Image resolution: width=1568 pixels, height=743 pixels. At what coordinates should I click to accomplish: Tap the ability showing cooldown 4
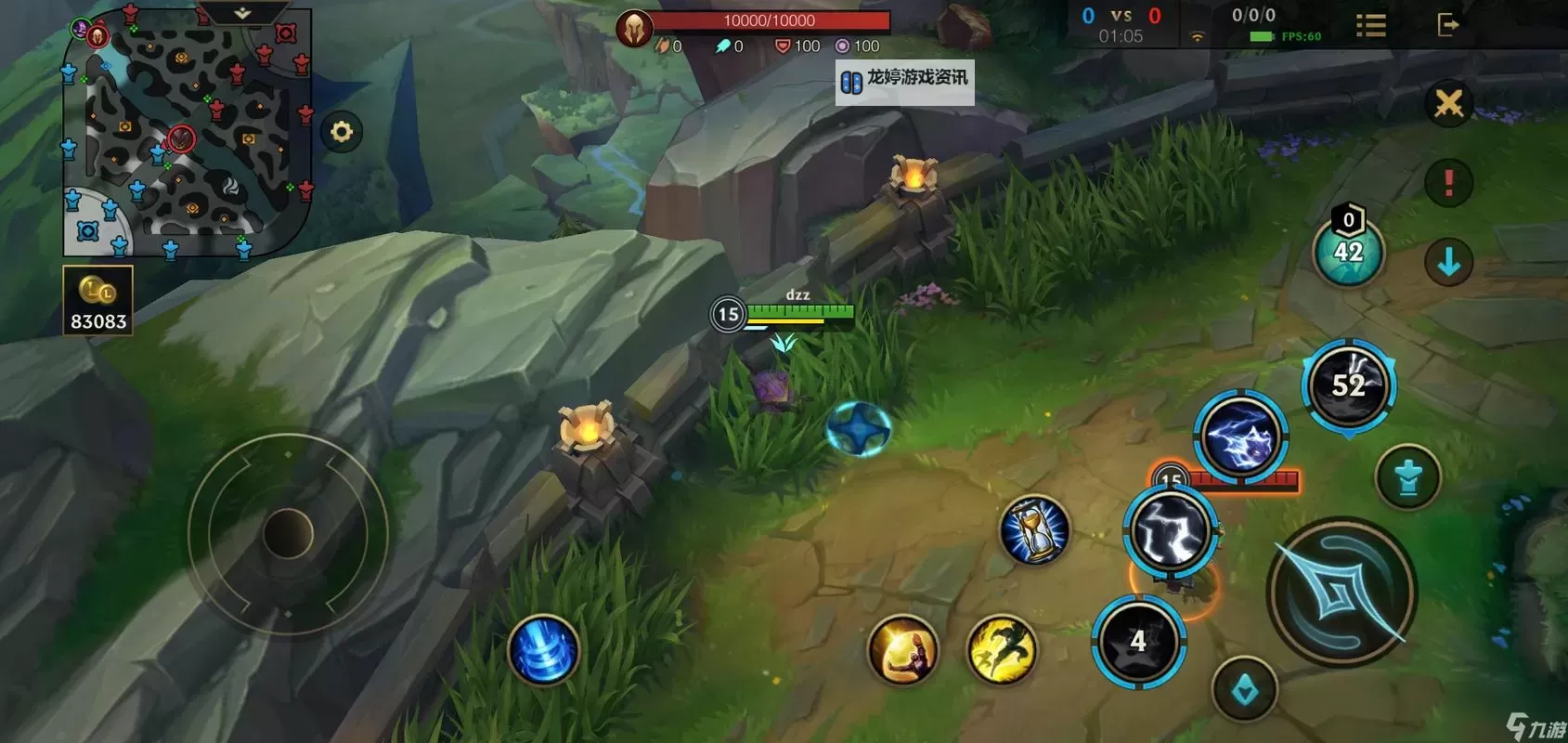(1138, 641)
